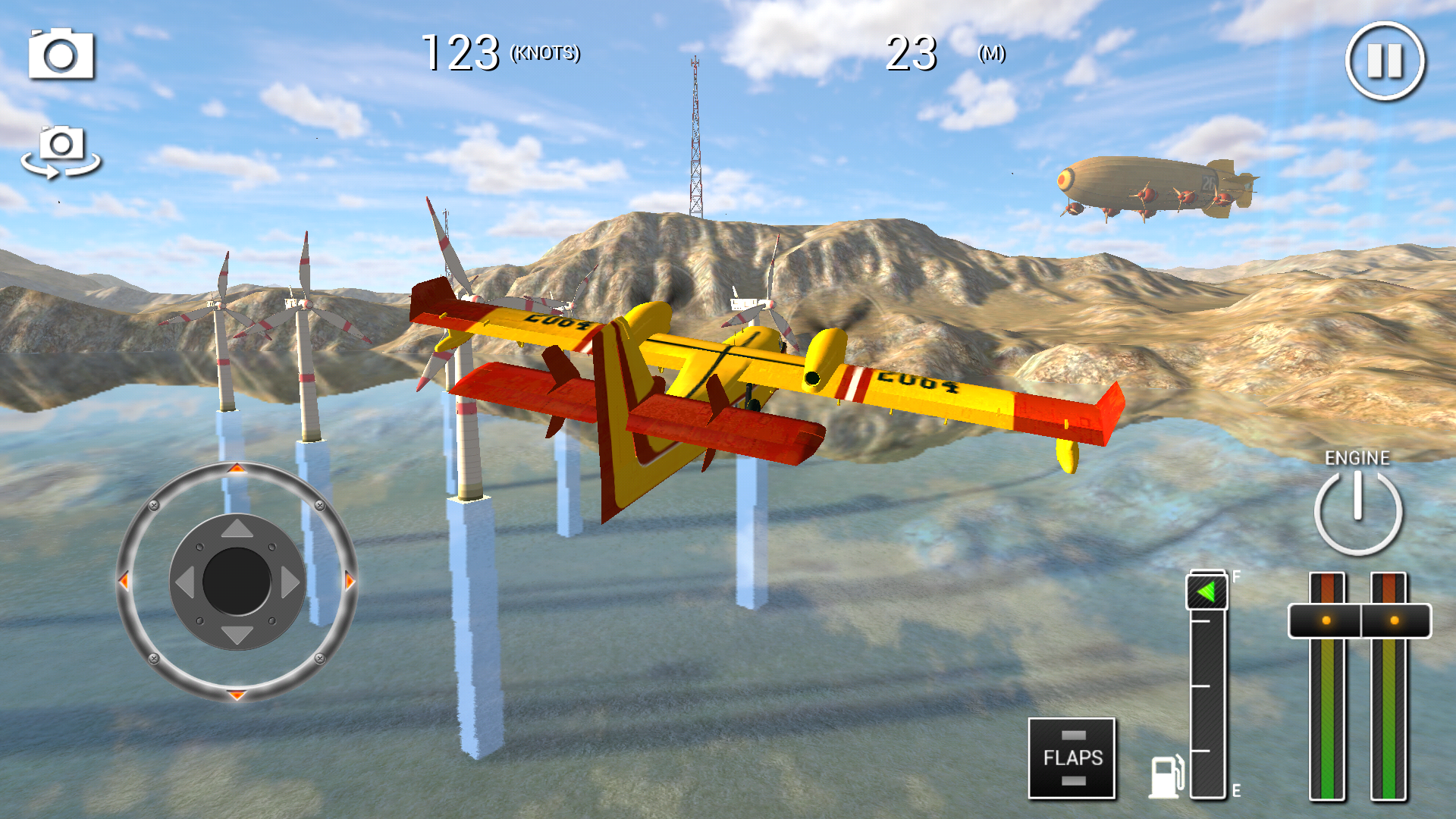Take a screenshot with the camera icon
1456x819 pixels.
(x=61, y=55)
